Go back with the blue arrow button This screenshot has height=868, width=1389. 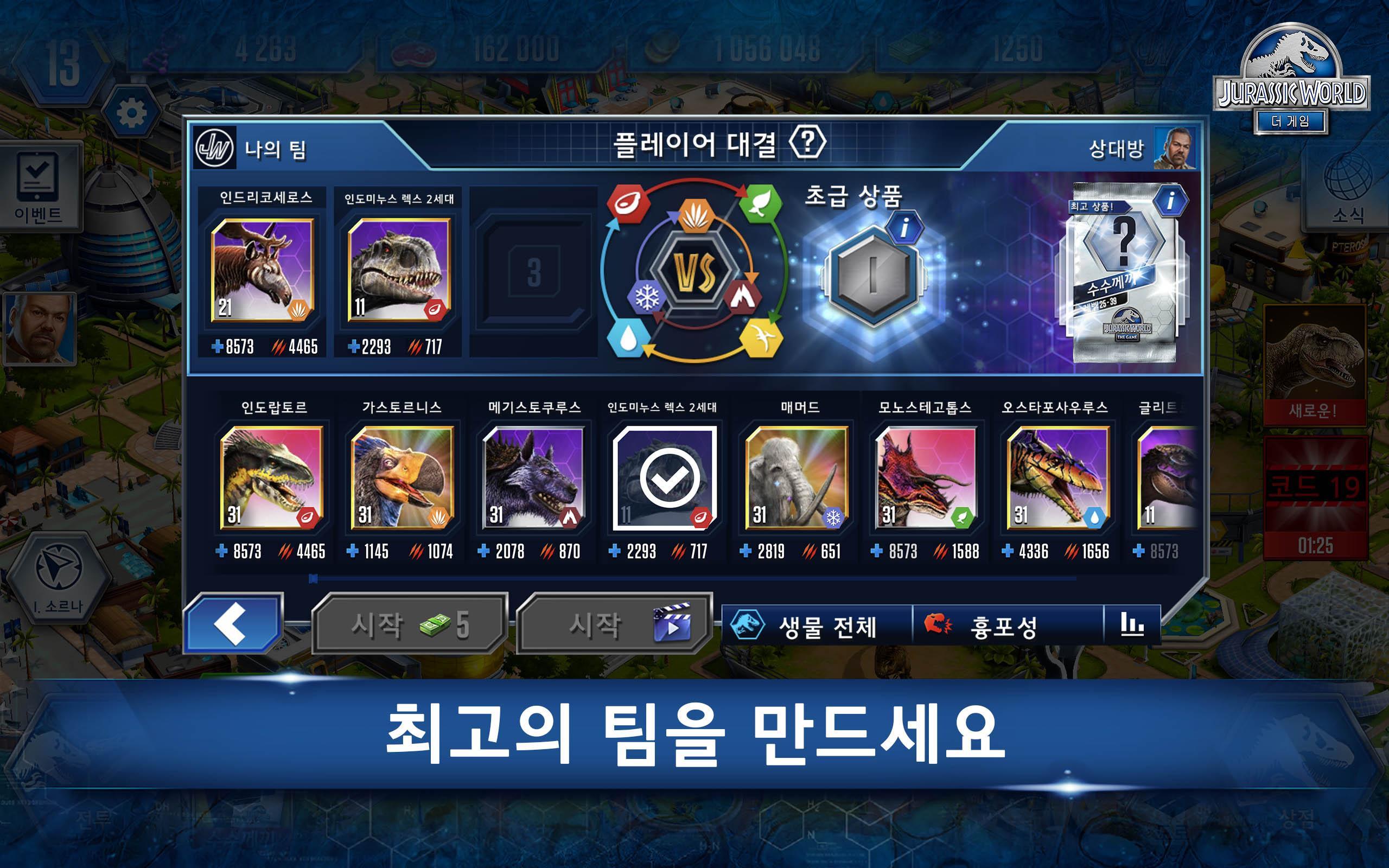point(233,624)
